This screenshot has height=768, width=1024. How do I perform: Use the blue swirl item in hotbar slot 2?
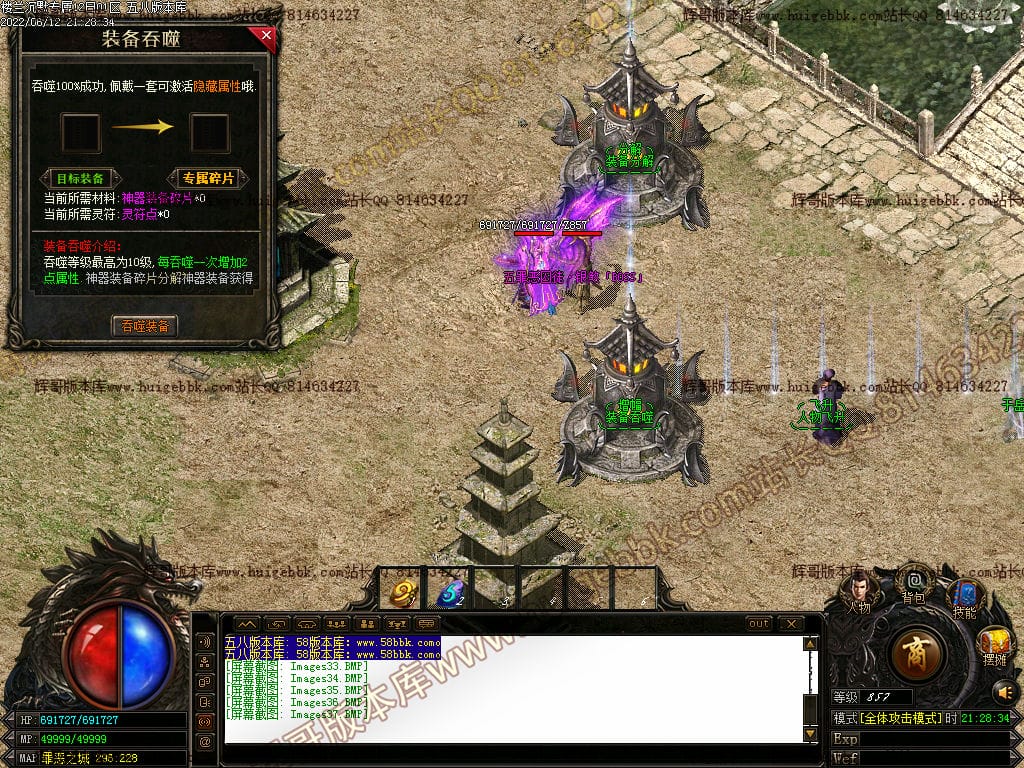click(x=450, y=593)
